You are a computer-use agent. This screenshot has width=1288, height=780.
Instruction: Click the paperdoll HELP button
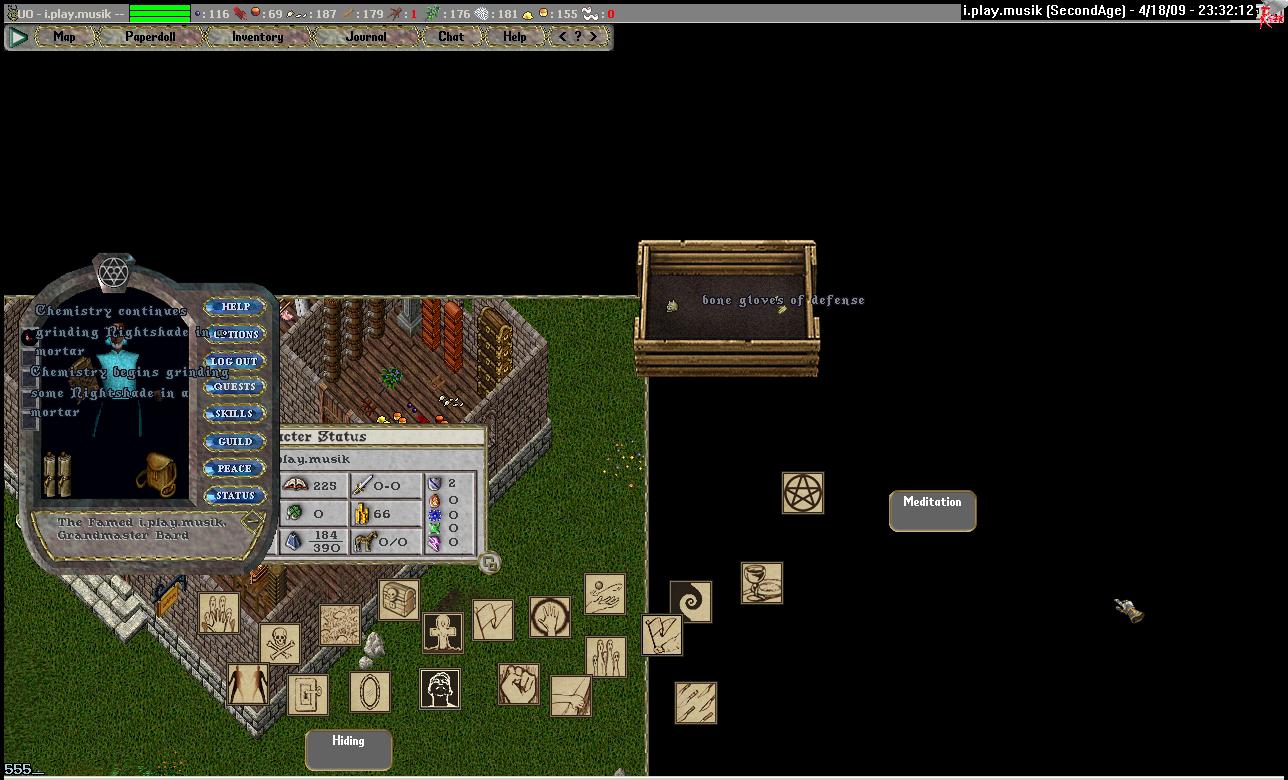pos(235,307)
